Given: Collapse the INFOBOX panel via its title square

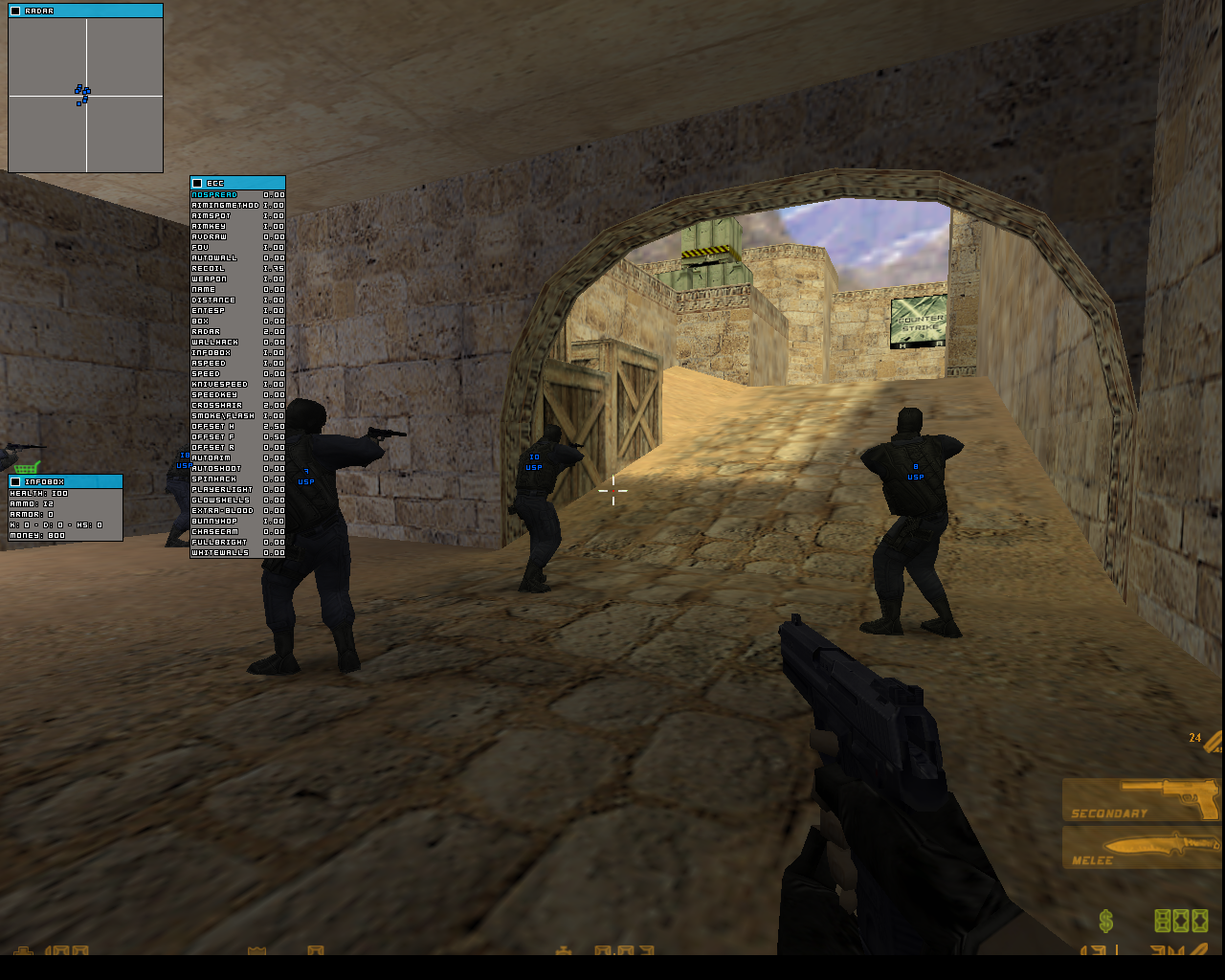Looking at the screenshot, I should [14, 480].
